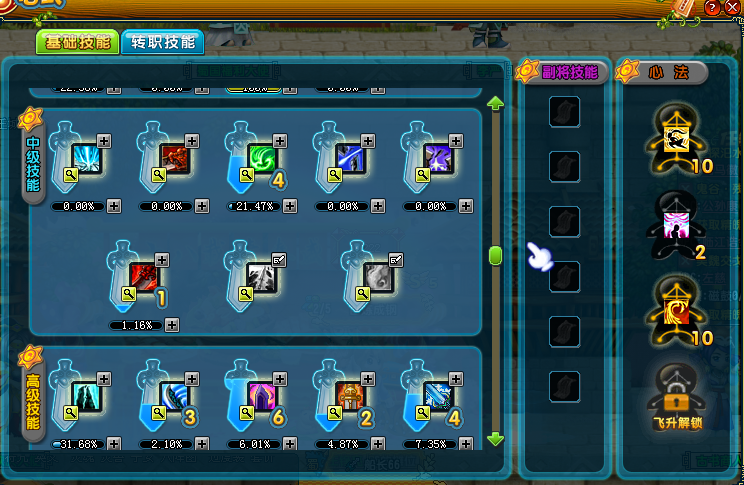
Task: Click the plus button next to 1.16% progress
Action: [x=172, y=325]
